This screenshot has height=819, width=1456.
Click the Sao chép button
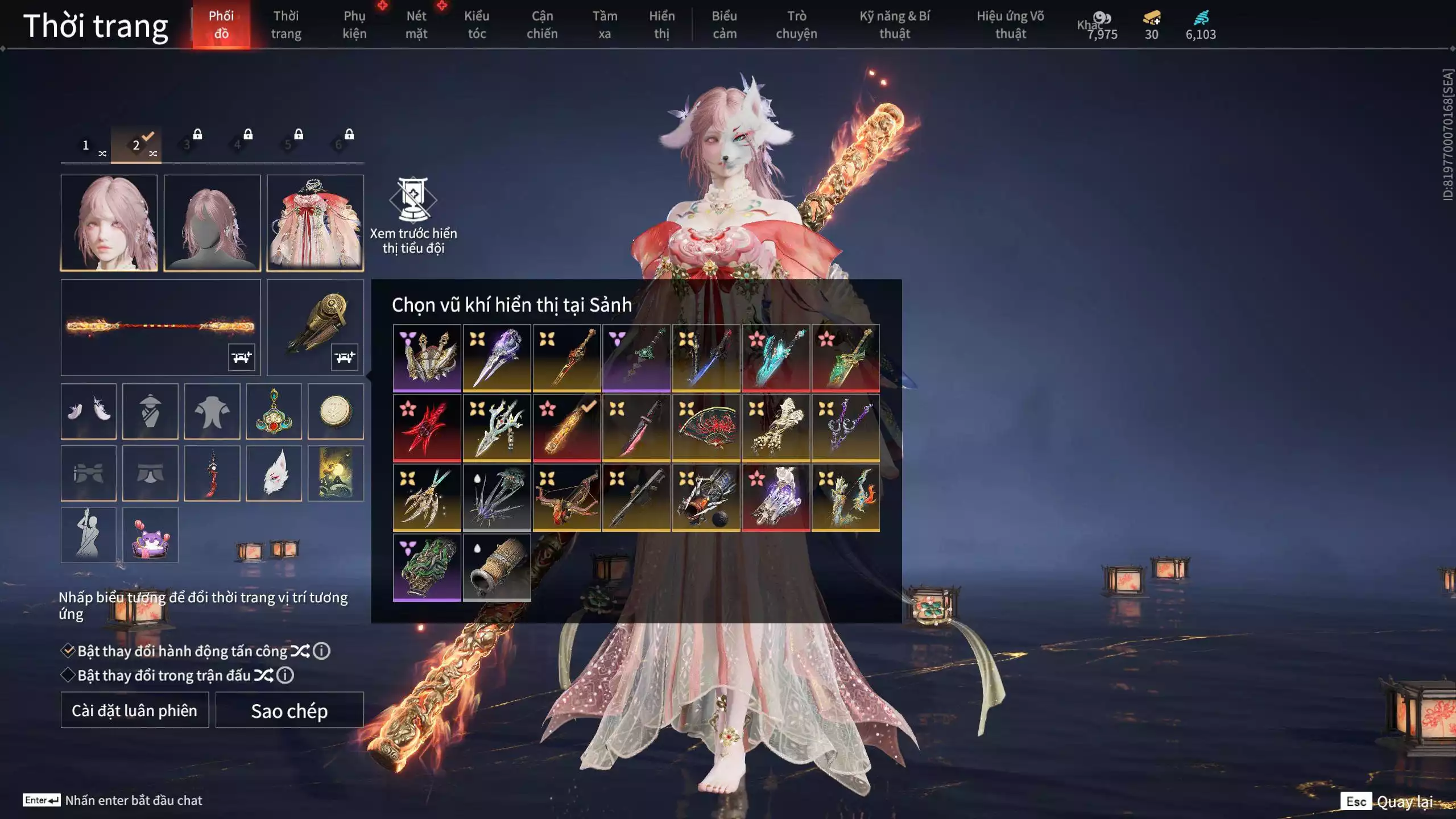click(289, 710)
